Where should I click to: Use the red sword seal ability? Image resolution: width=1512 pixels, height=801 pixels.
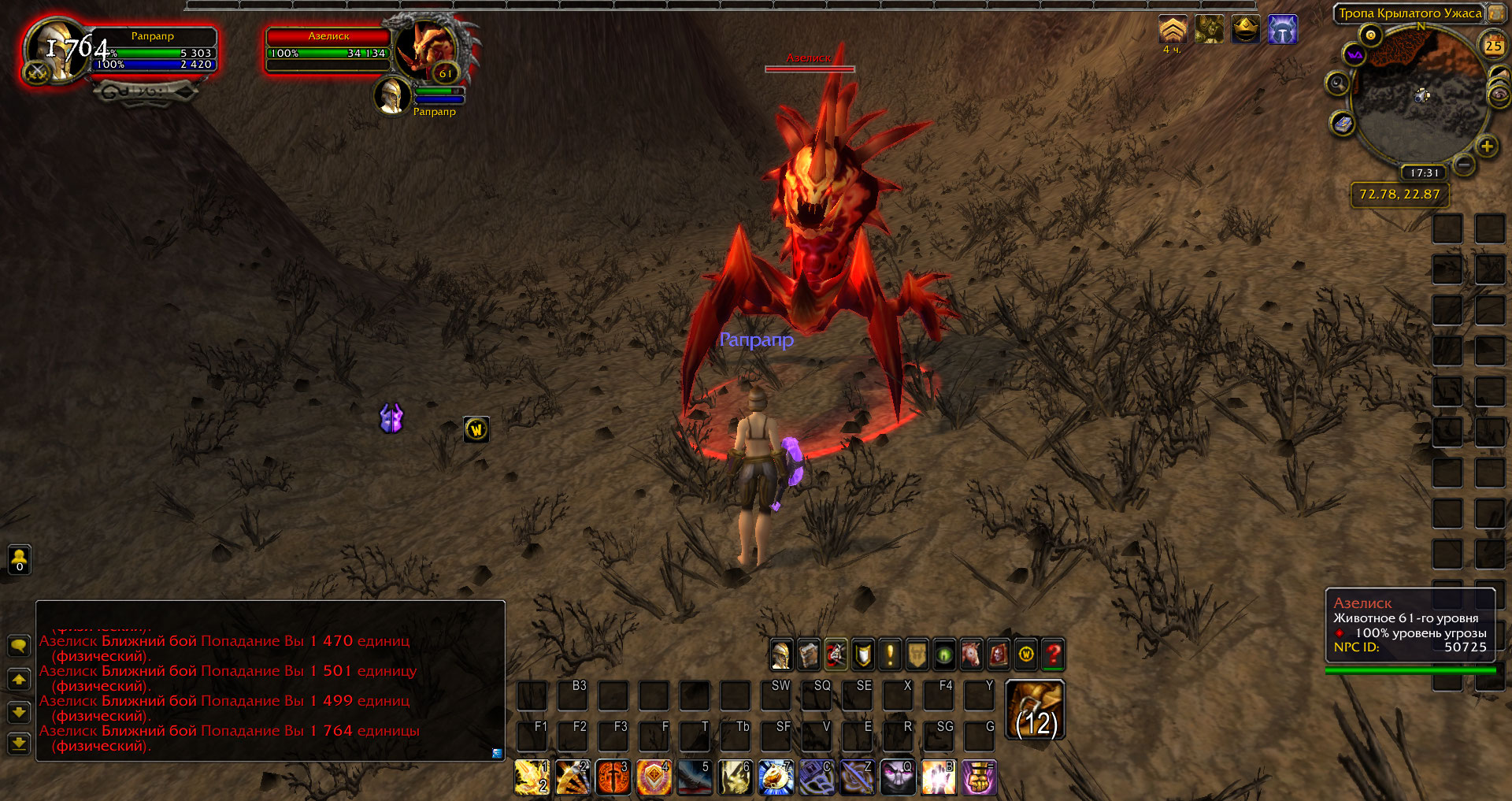613,777
